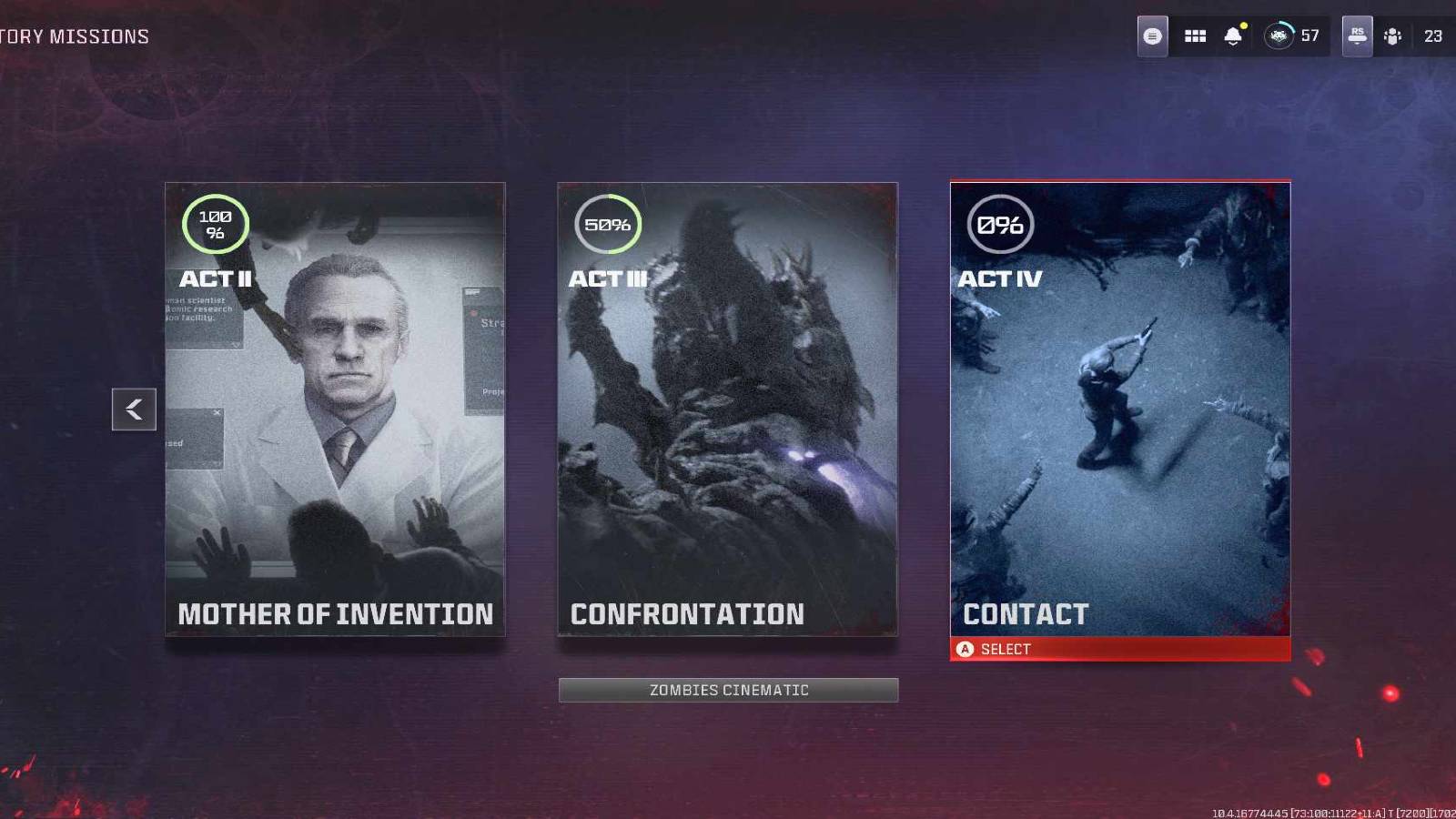Select the Contact mission via the SELECT bar
1456x819 pixels.
pos(1119,649)
